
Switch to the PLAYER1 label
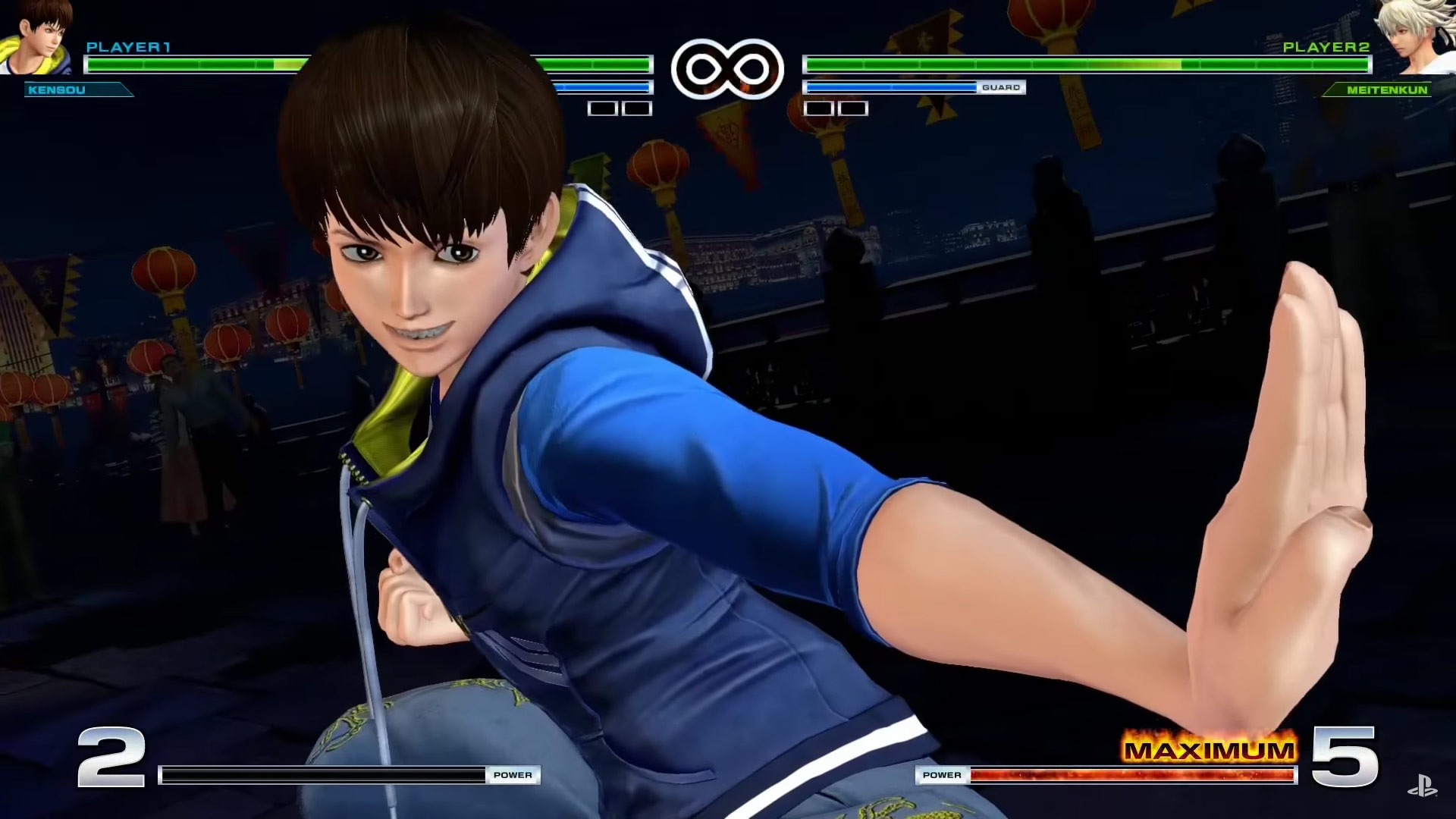click(x=129, y=45)
